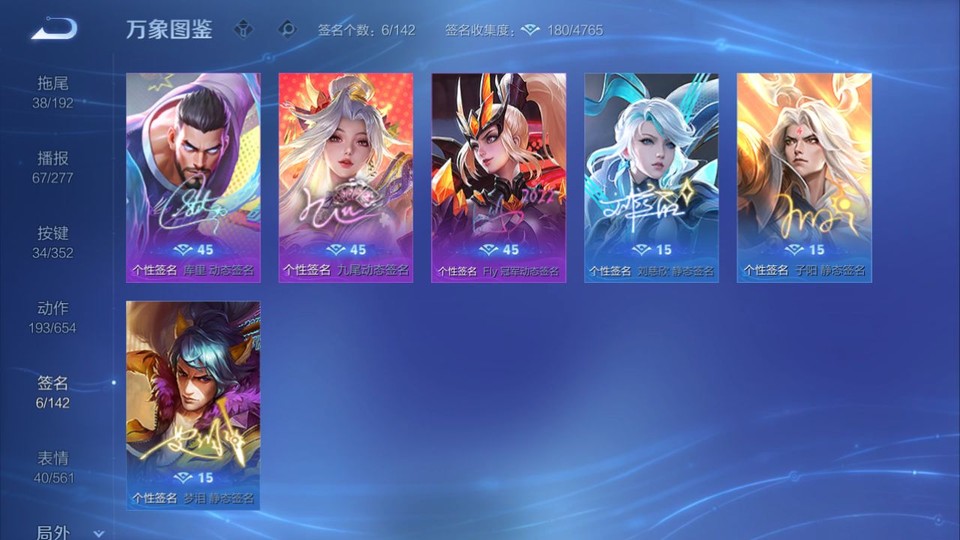Pick the 子阳 静态签名 card
The width and height of the screenshot is (960, 540).
(x=805, y=177)
